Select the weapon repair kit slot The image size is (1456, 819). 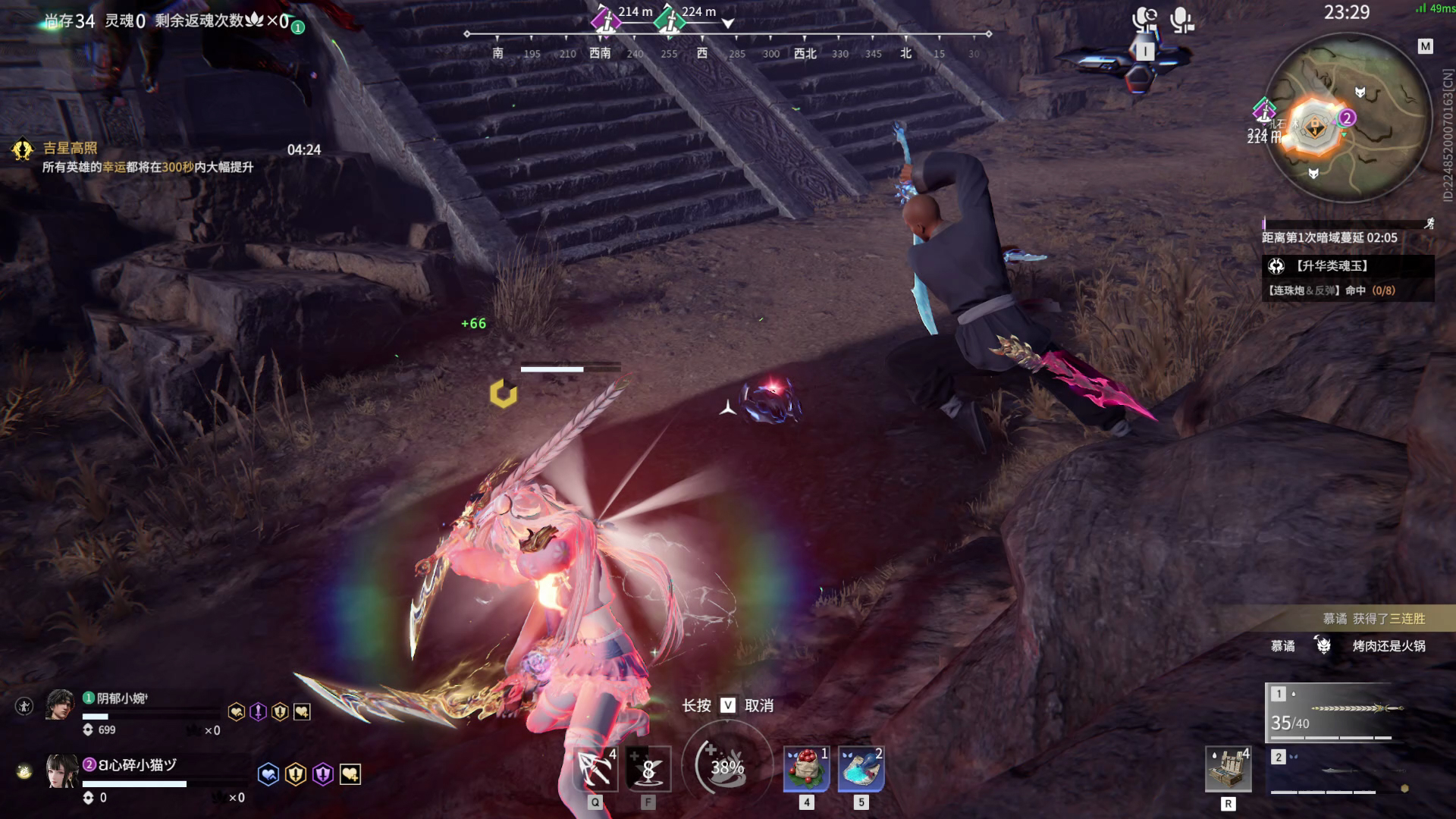(1228, 769)
